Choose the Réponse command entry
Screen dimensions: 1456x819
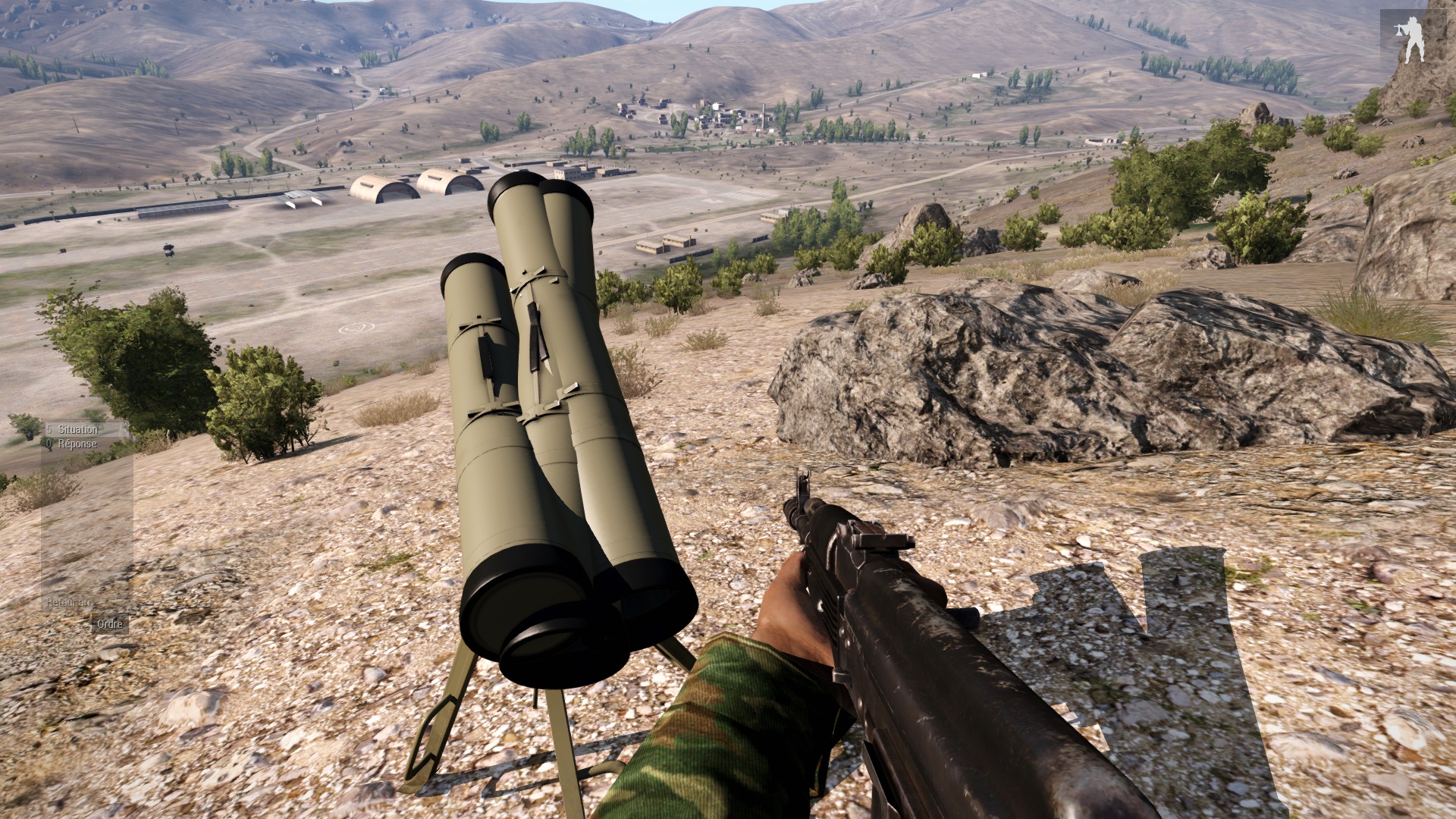tap(77, 444)
